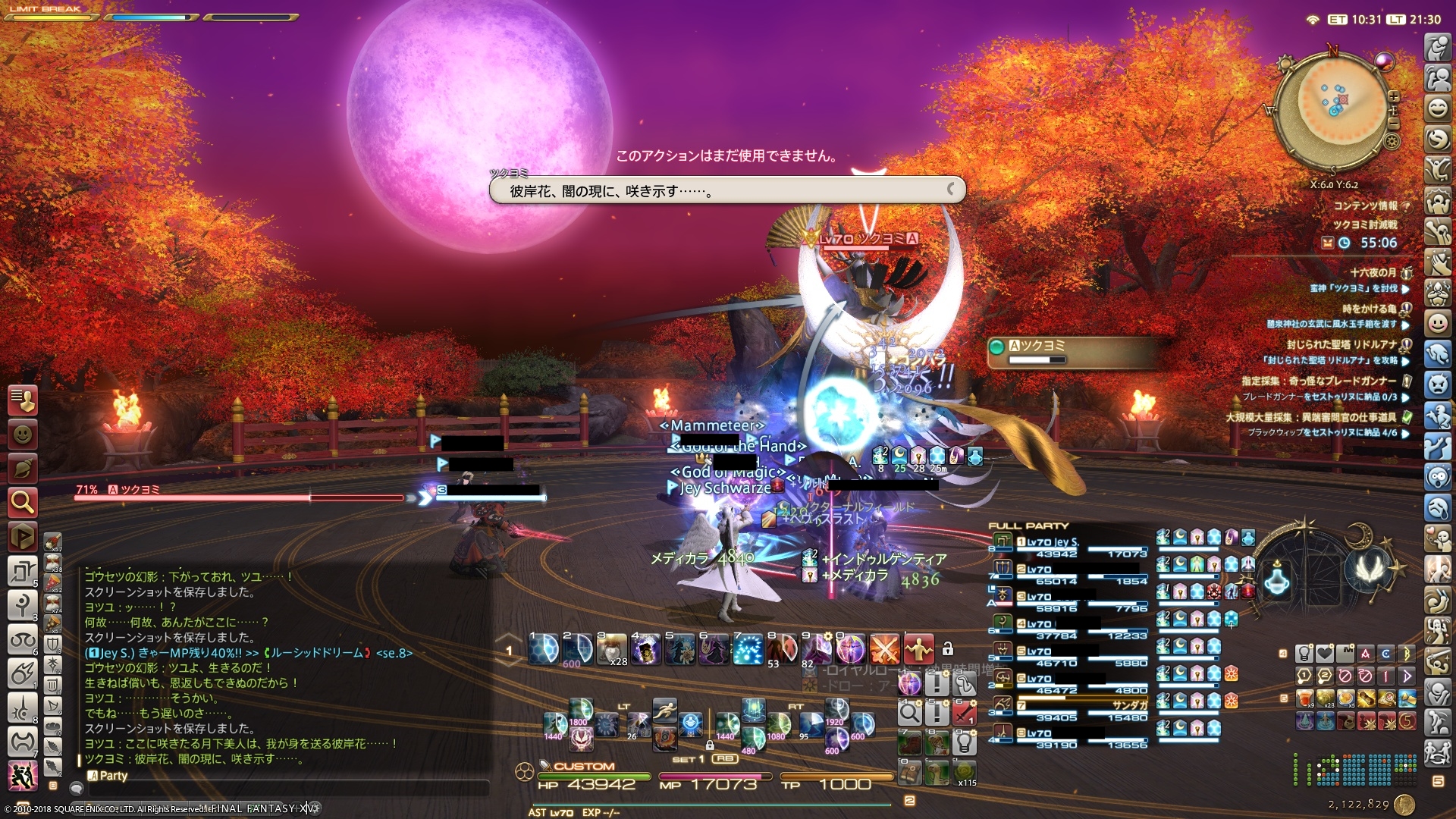Select the linkshell shell icon

click(22, 465)
